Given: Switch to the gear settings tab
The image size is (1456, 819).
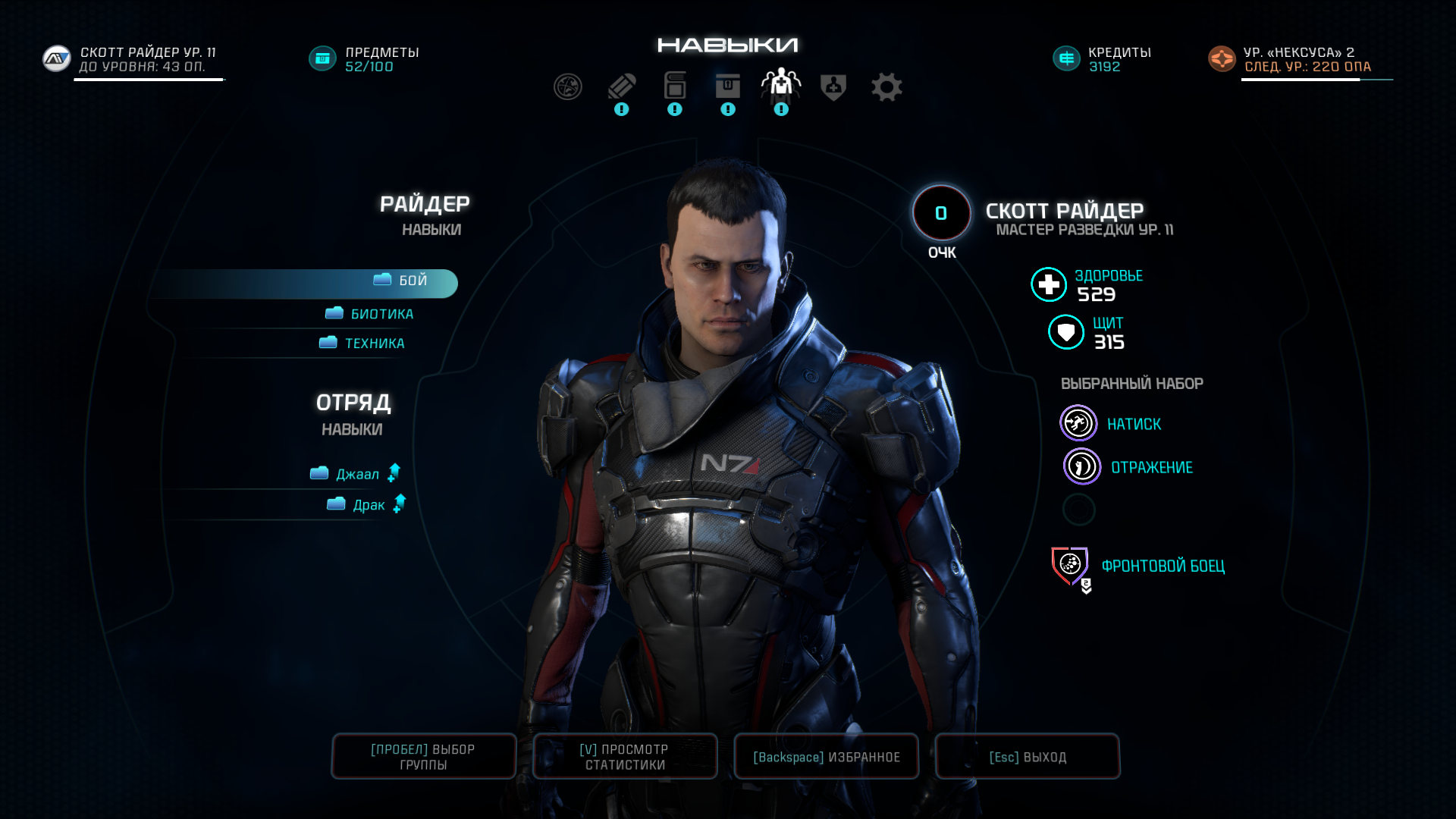Looking at the screenshot, I should pyautogui.click(x=886, y=87).
